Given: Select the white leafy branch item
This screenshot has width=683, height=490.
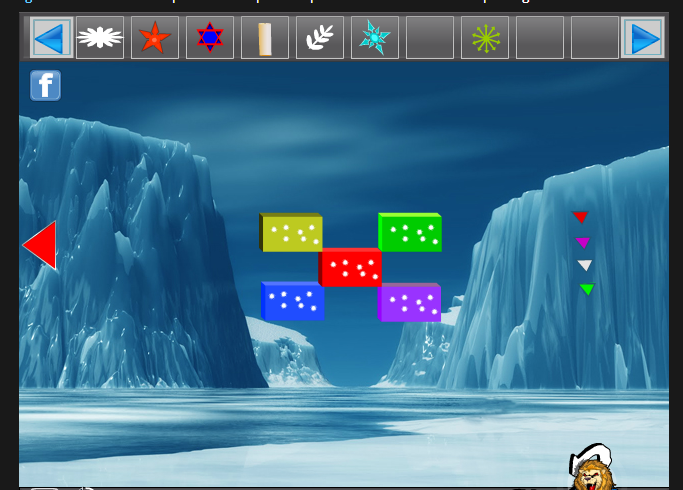Looking at the screenshot, I should pos(320,38).
